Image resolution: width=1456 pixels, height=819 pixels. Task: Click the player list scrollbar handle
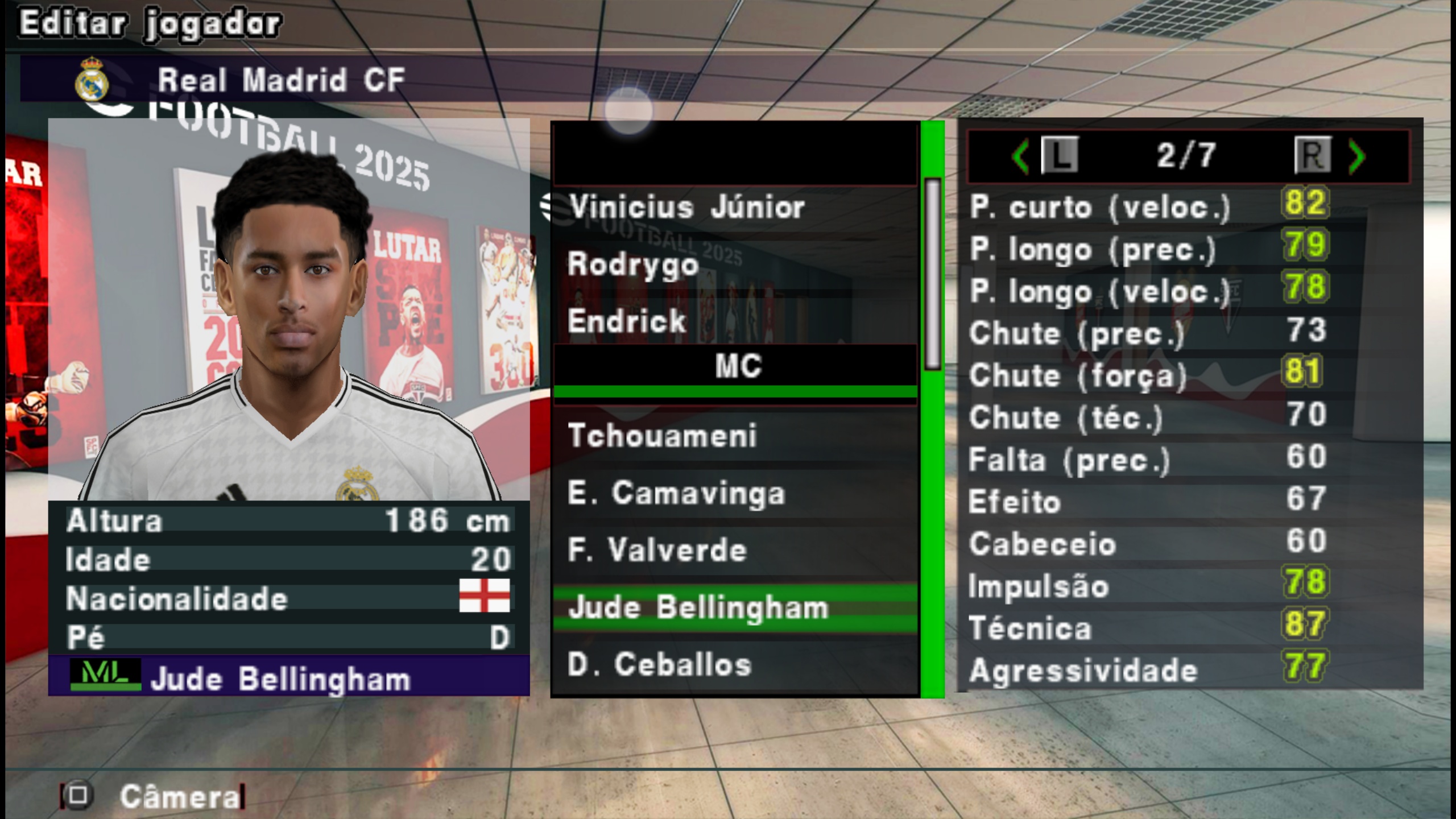[x=933, y=274]
